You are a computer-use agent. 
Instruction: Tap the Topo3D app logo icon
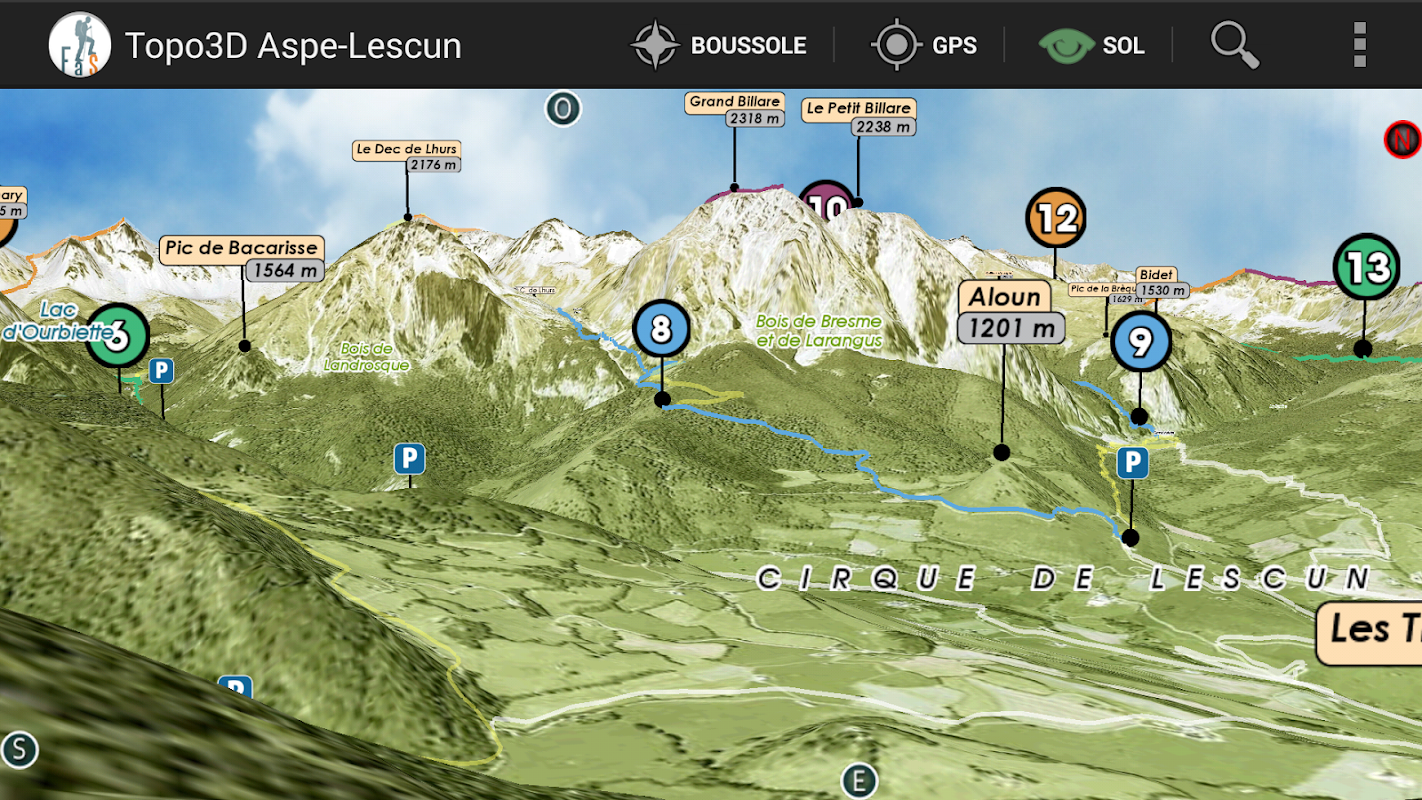pyautogui.click(x=79, y=45)
